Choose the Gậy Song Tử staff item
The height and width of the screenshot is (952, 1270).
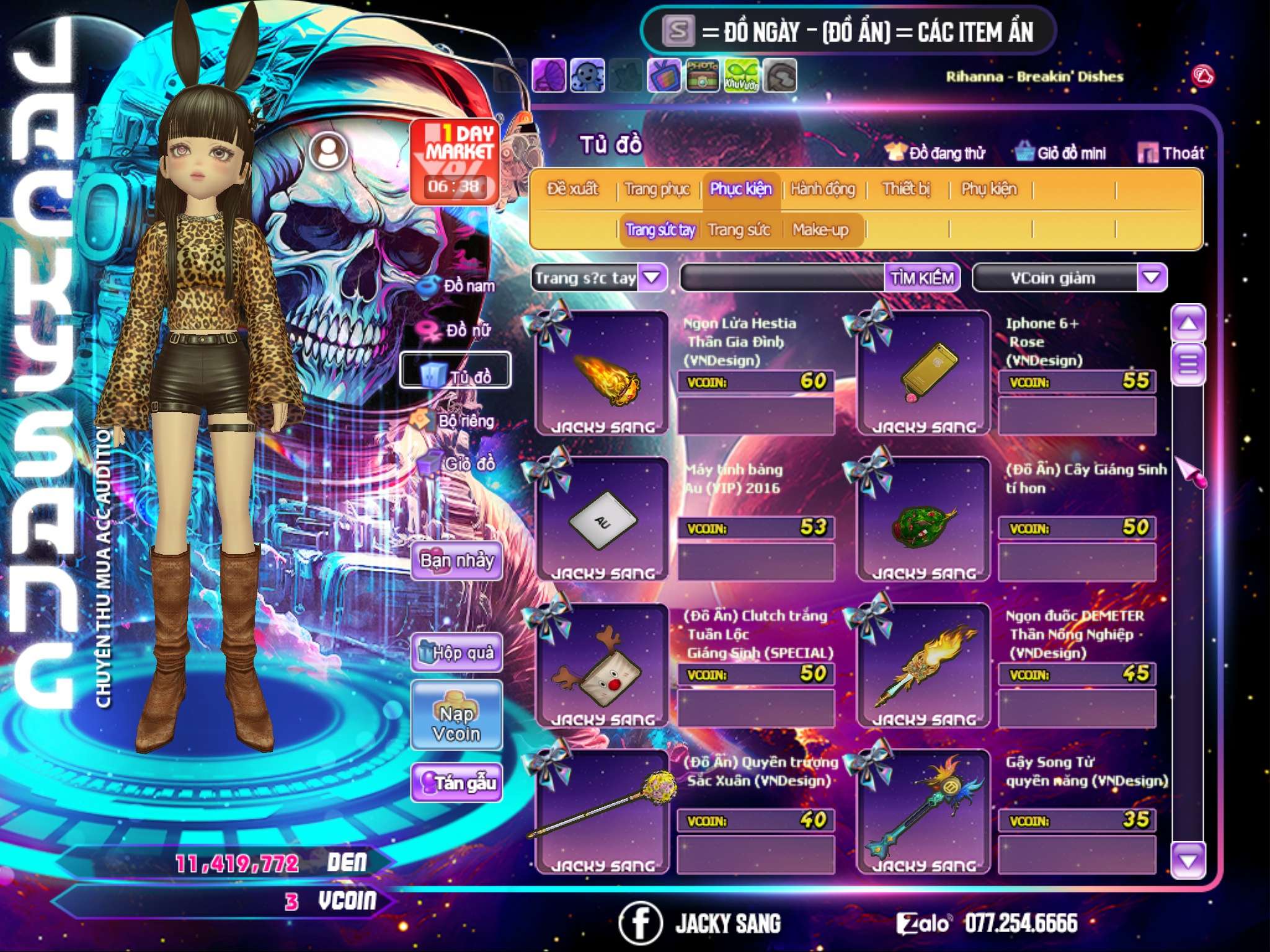tap(924, 812)
